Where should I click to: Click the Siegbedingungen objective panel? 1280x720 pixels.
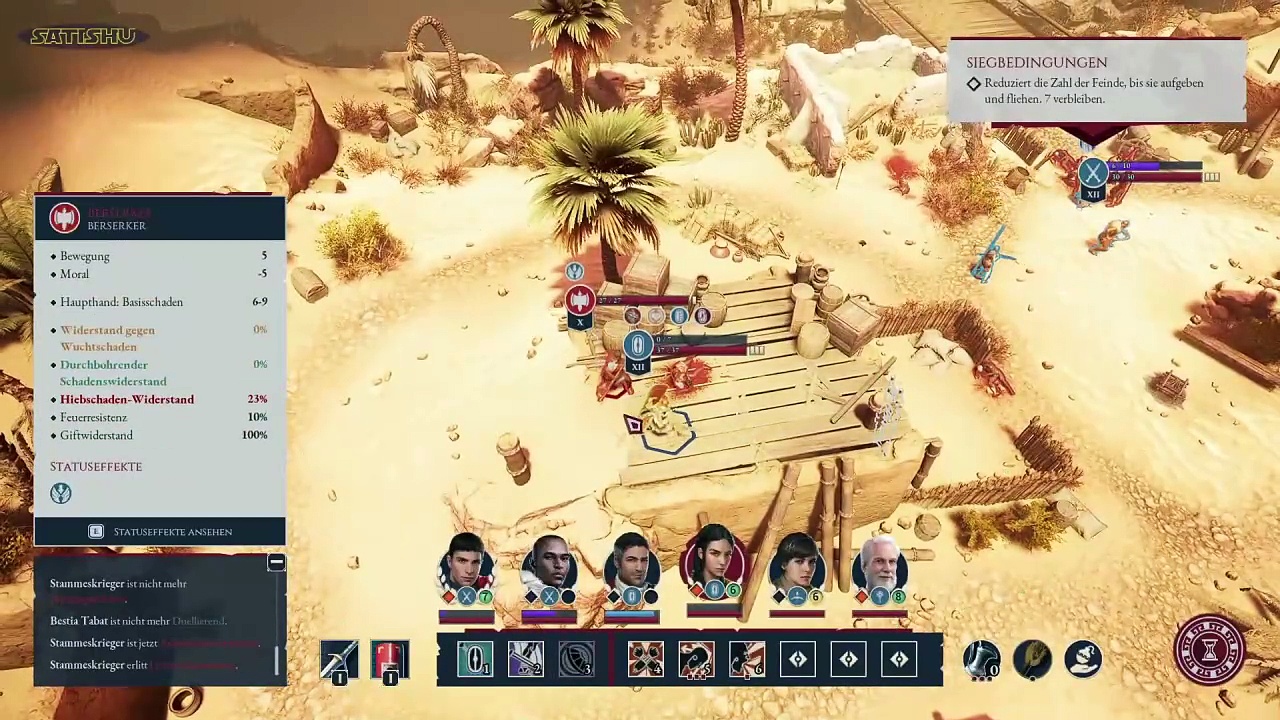(x=1097, y=80)
